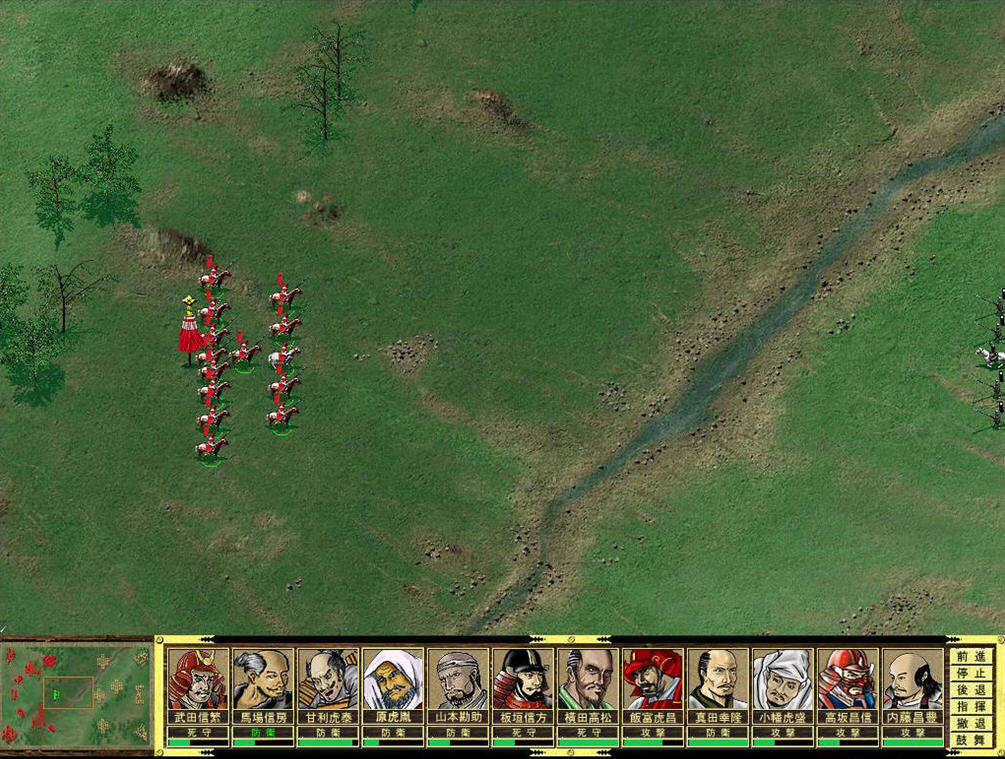Select general 馬場信房 portrait
The height and width of the screenshot is (759, 1005).
[x=263, y=679]
